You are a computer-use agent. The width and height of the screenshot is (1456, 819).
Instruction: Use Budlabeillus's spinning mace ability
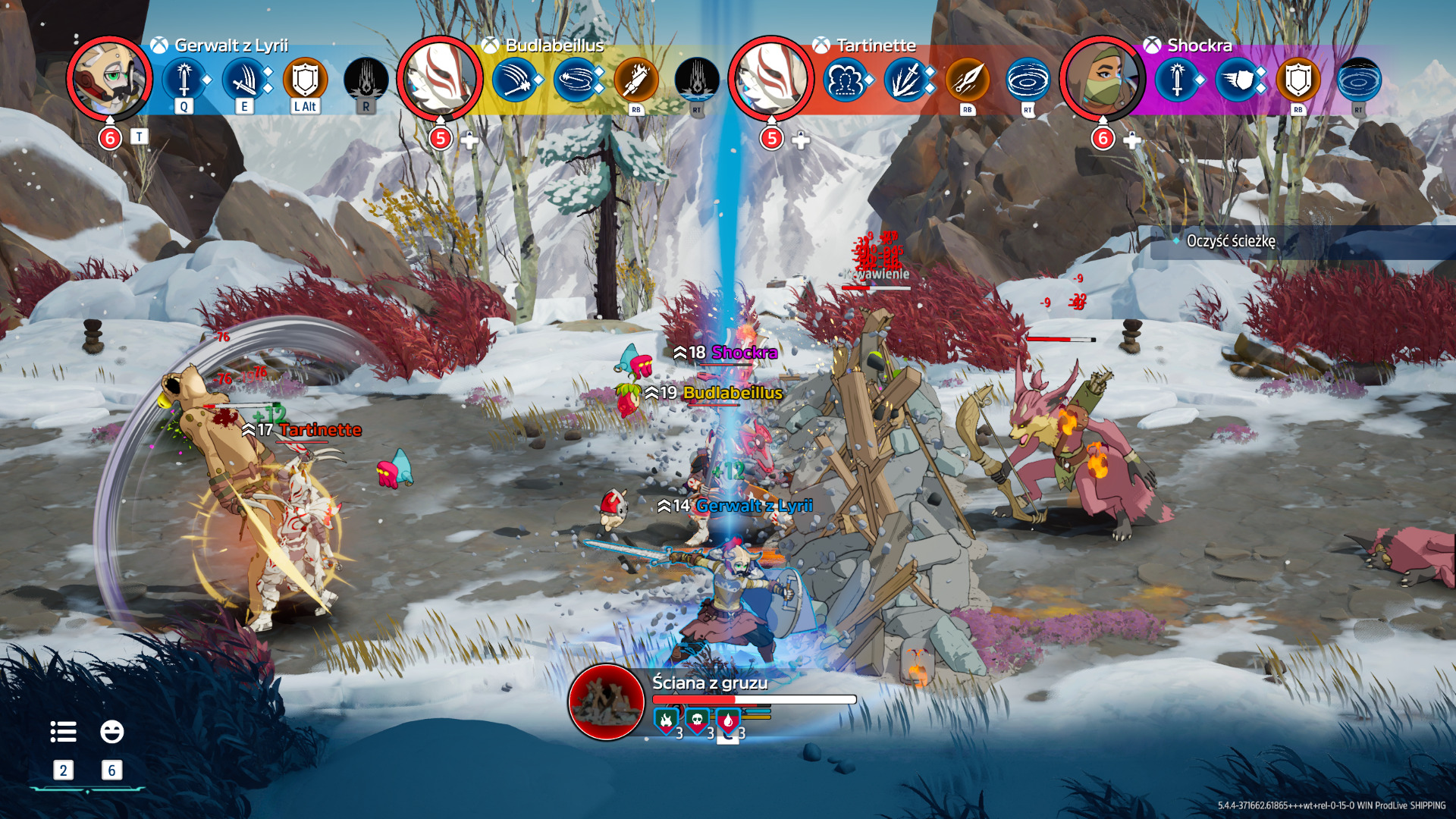click(x=576, y=79)
